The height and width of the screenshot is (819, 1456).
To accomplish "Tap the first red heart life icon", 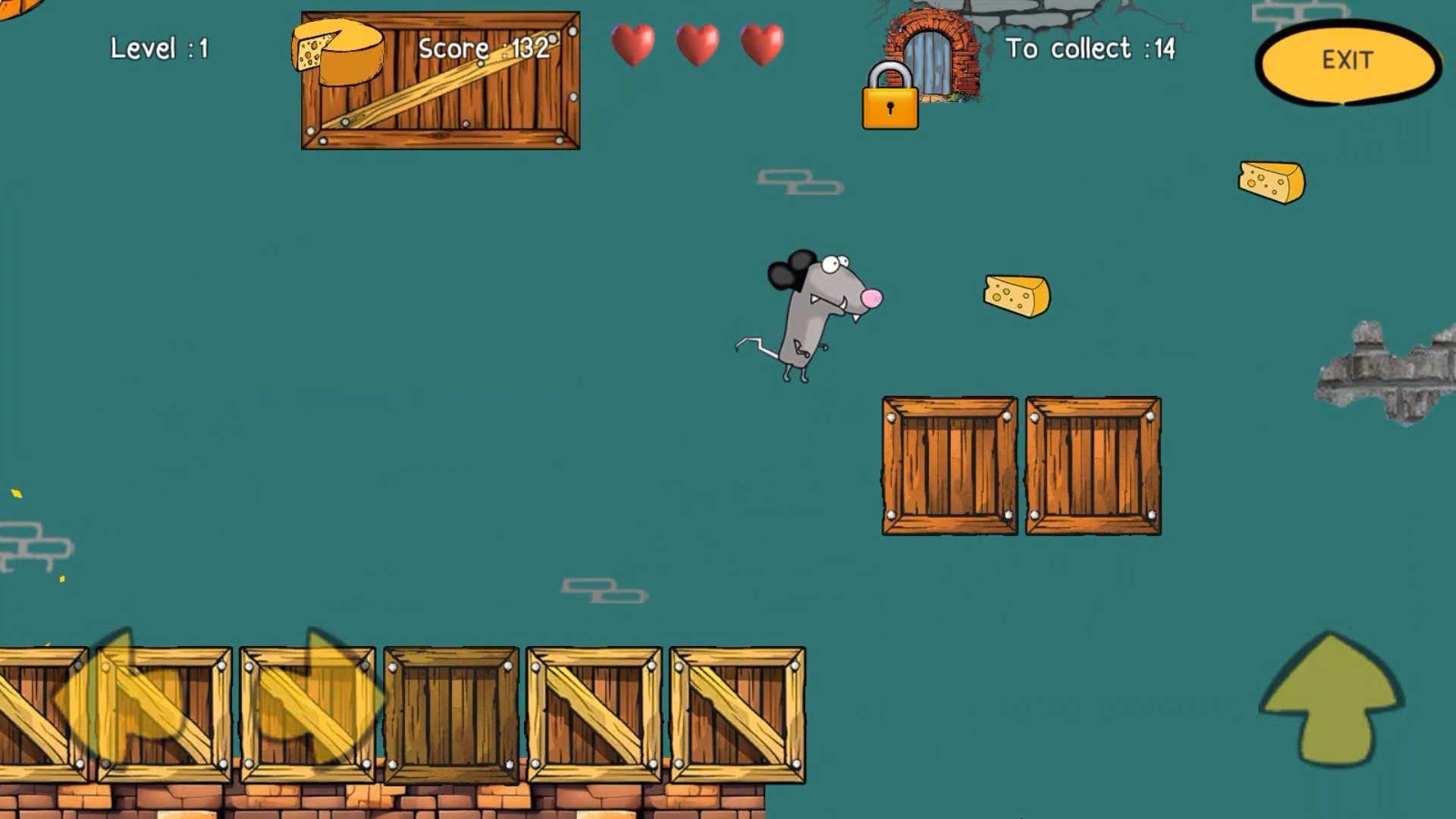I will [x=633, y=45].
